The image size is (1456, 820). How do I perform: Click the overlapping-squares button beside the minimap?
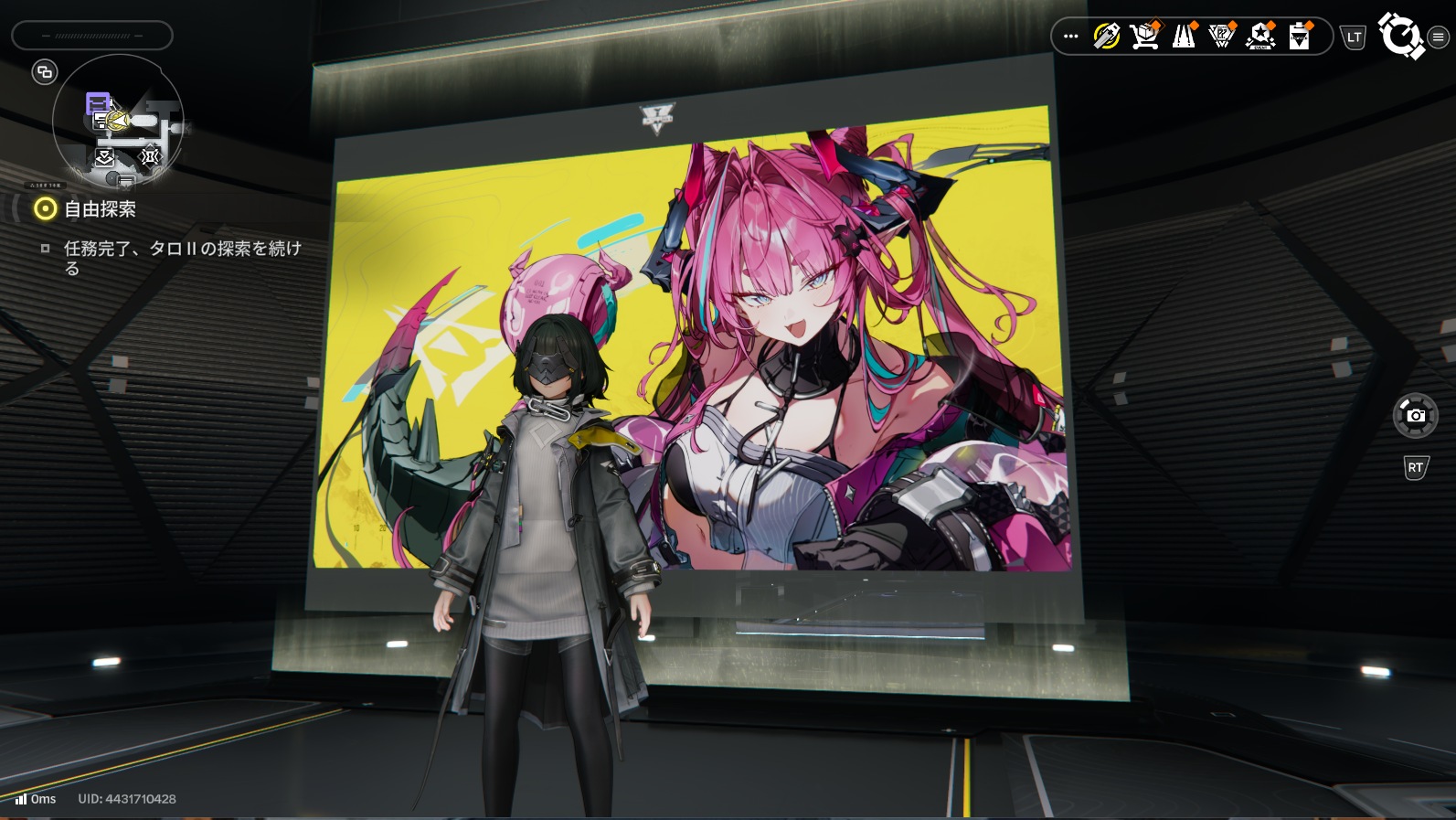45,71
